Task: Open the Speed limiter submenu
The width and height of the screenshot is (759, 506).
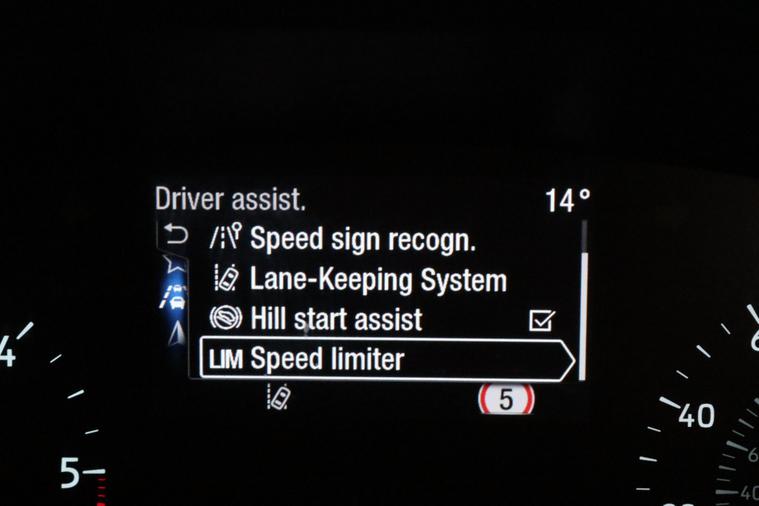Action: click(x=387, y=359)
